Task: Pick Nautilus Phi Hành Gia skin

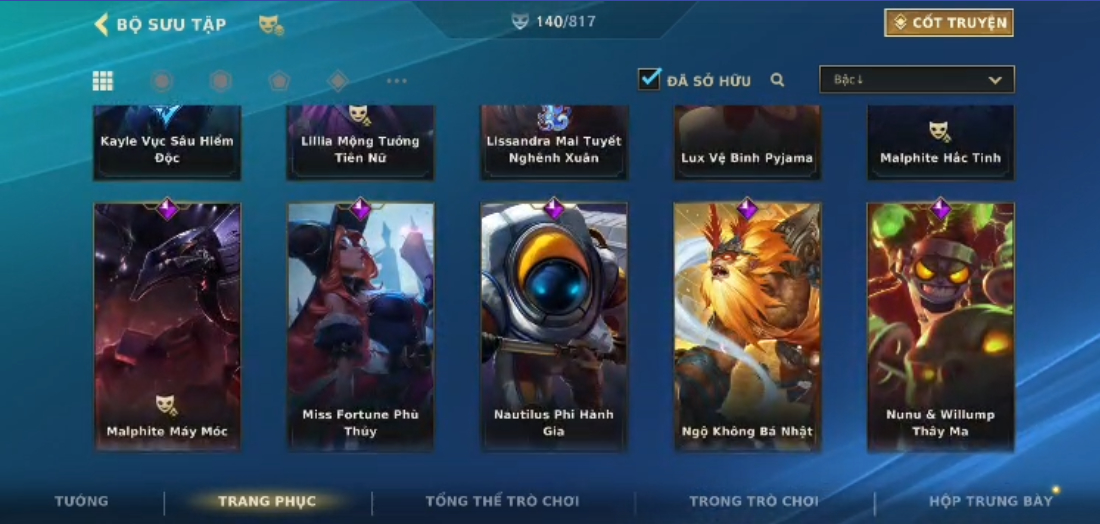Action: click(x=554, y=326)
